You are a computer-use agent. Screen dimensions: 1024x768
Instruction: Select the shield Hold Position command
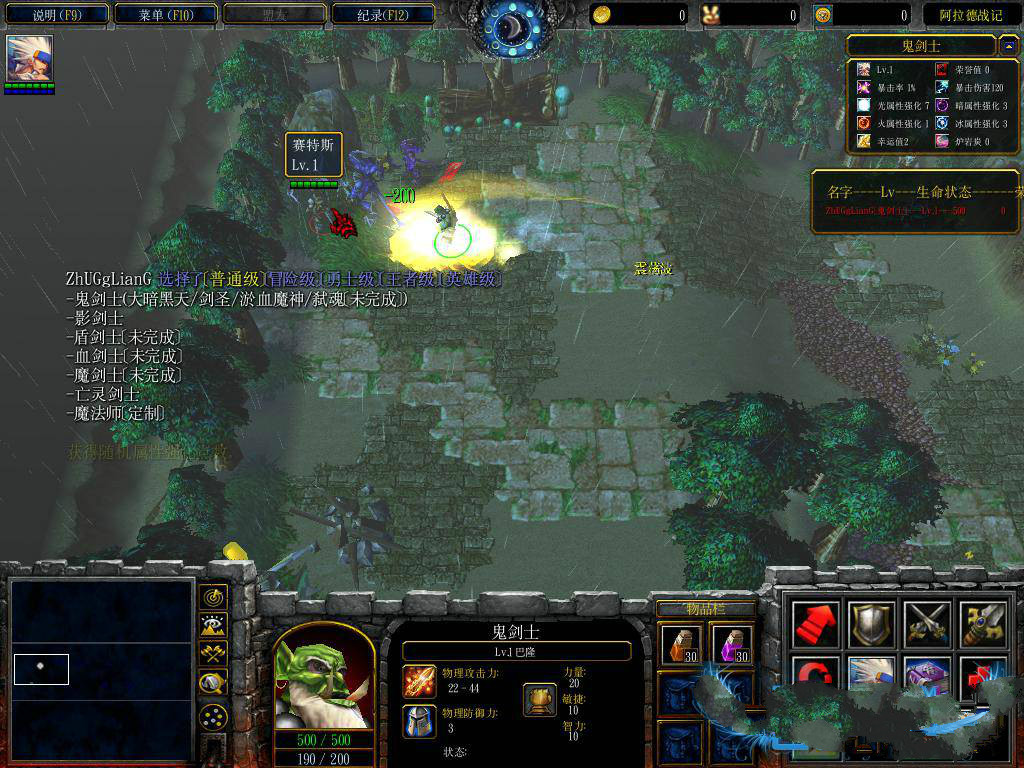(x=869, y=625)
